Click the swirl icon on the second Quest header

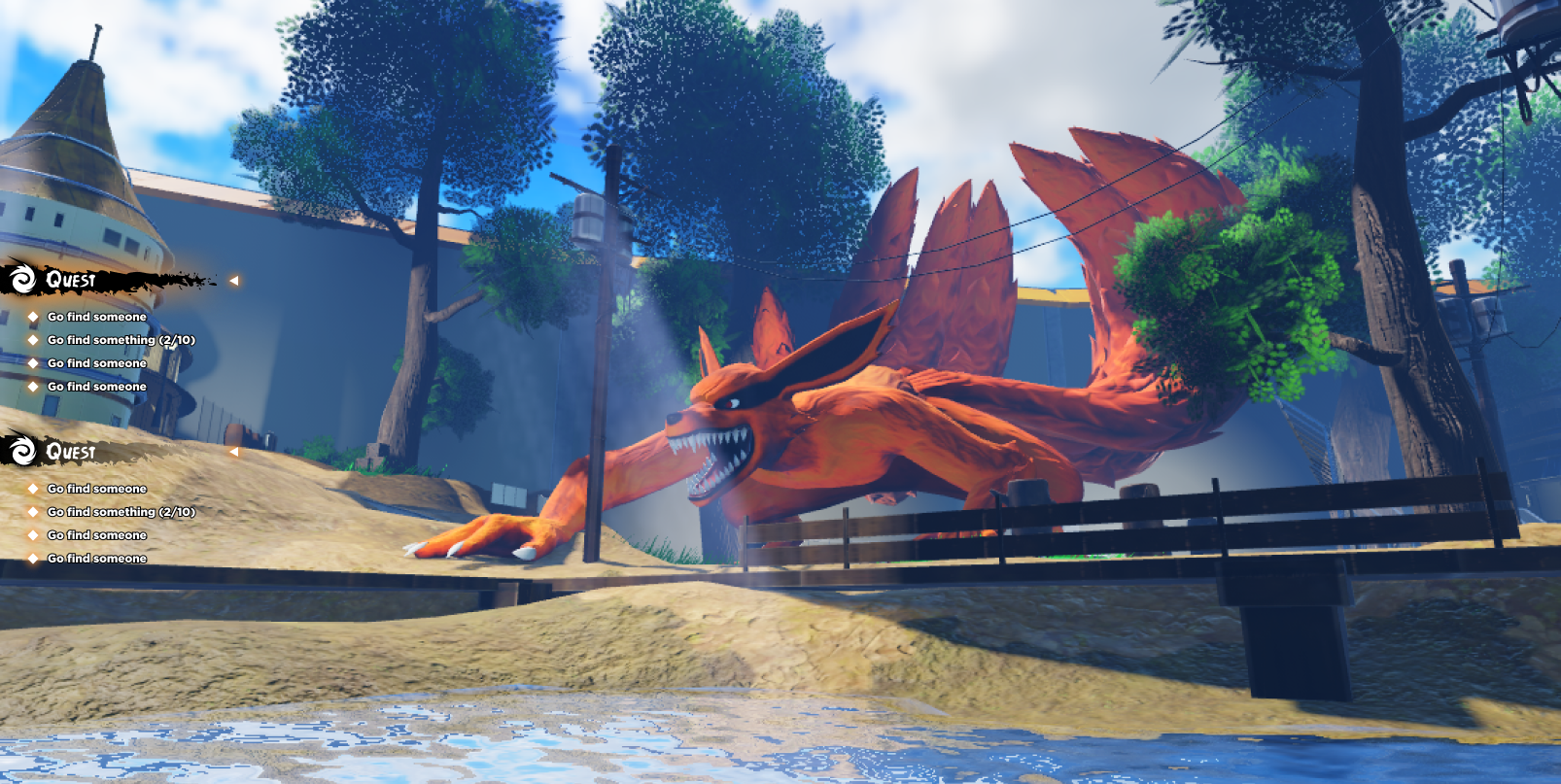pyautogui.click(x=22, y=451)
